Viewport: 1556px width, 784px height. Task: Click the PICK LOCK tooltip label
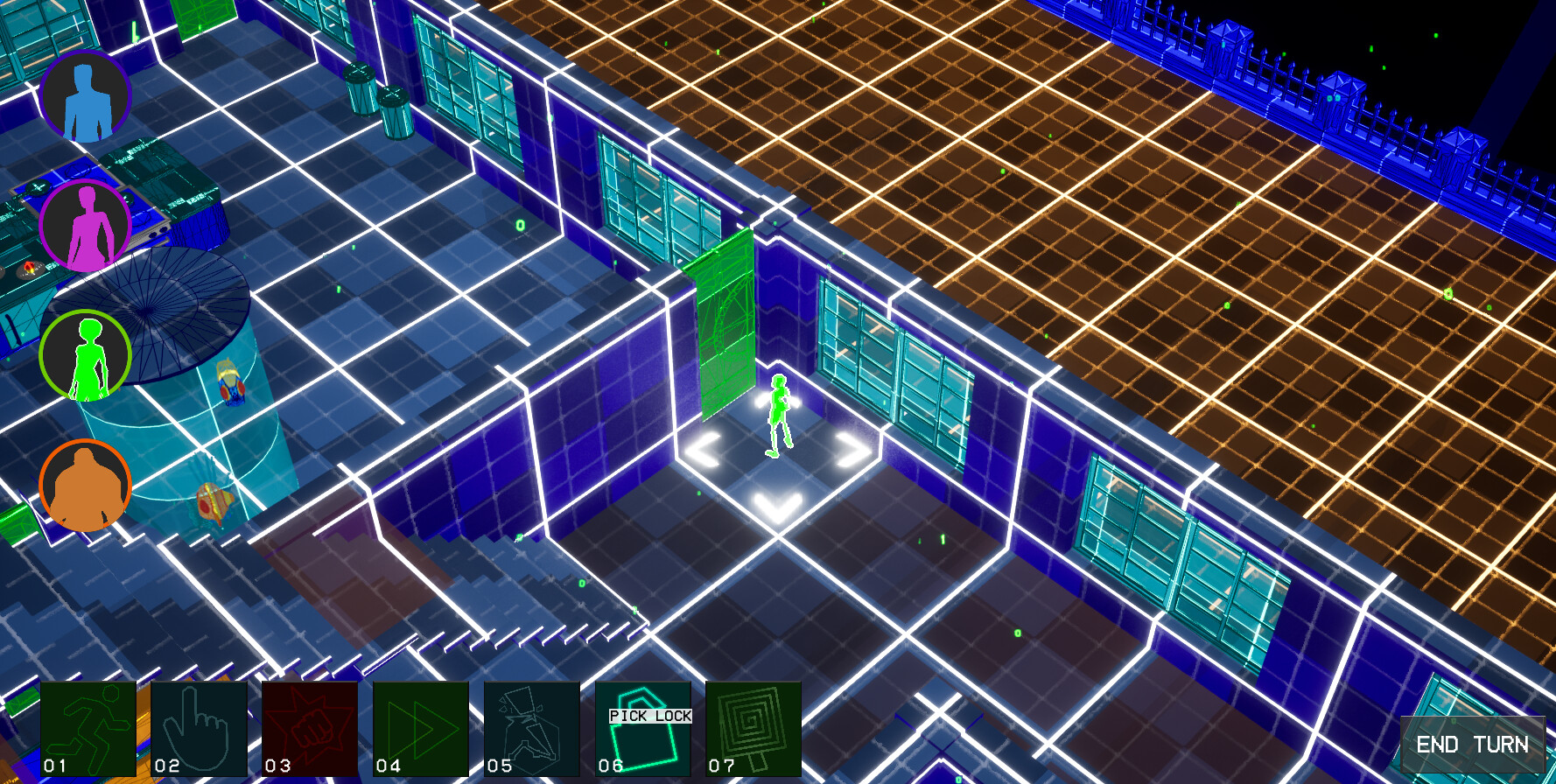pos(649,714)
